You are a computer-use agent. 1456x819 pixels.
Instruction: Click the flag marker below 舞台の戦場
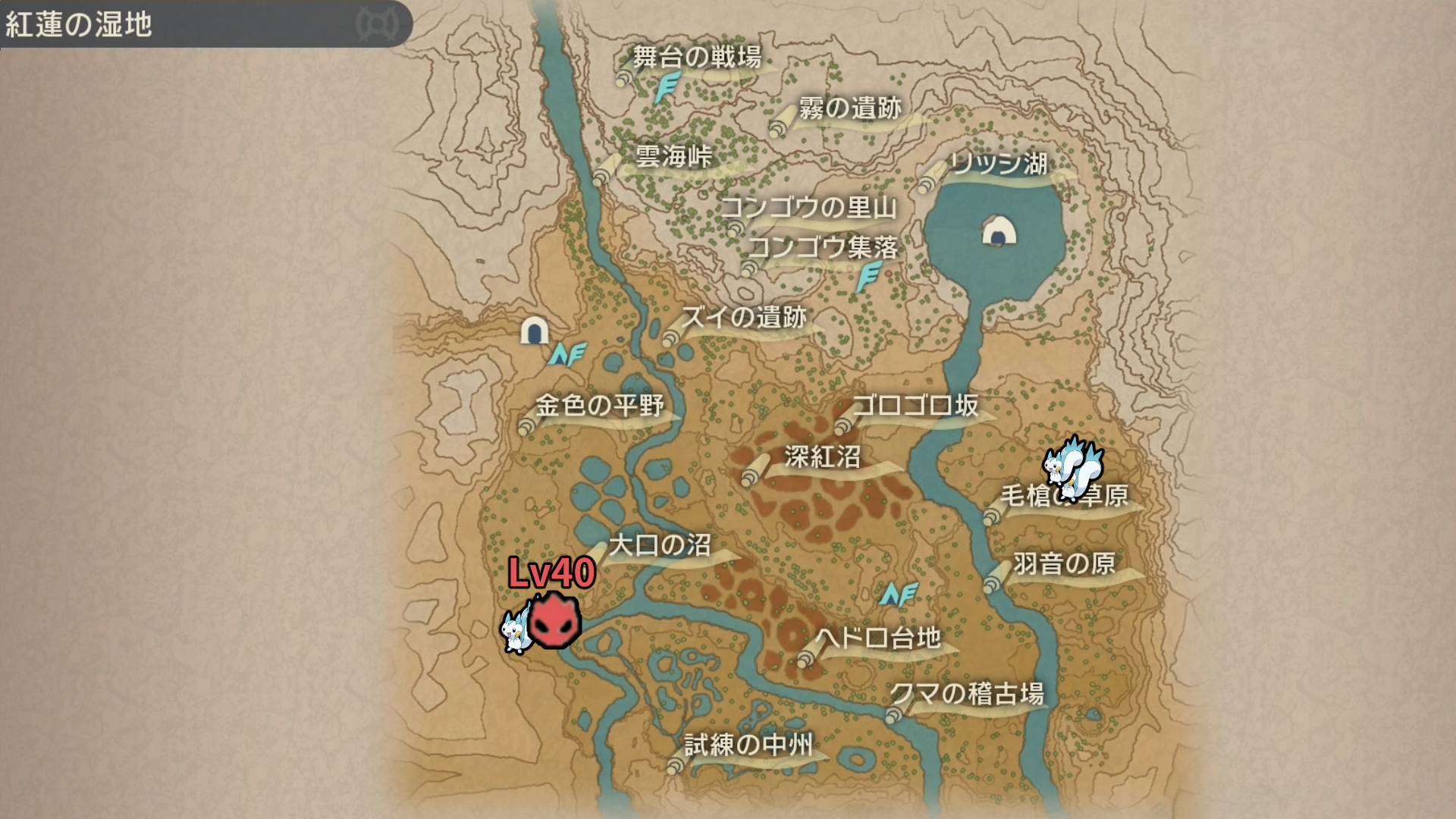coord(667,88)
